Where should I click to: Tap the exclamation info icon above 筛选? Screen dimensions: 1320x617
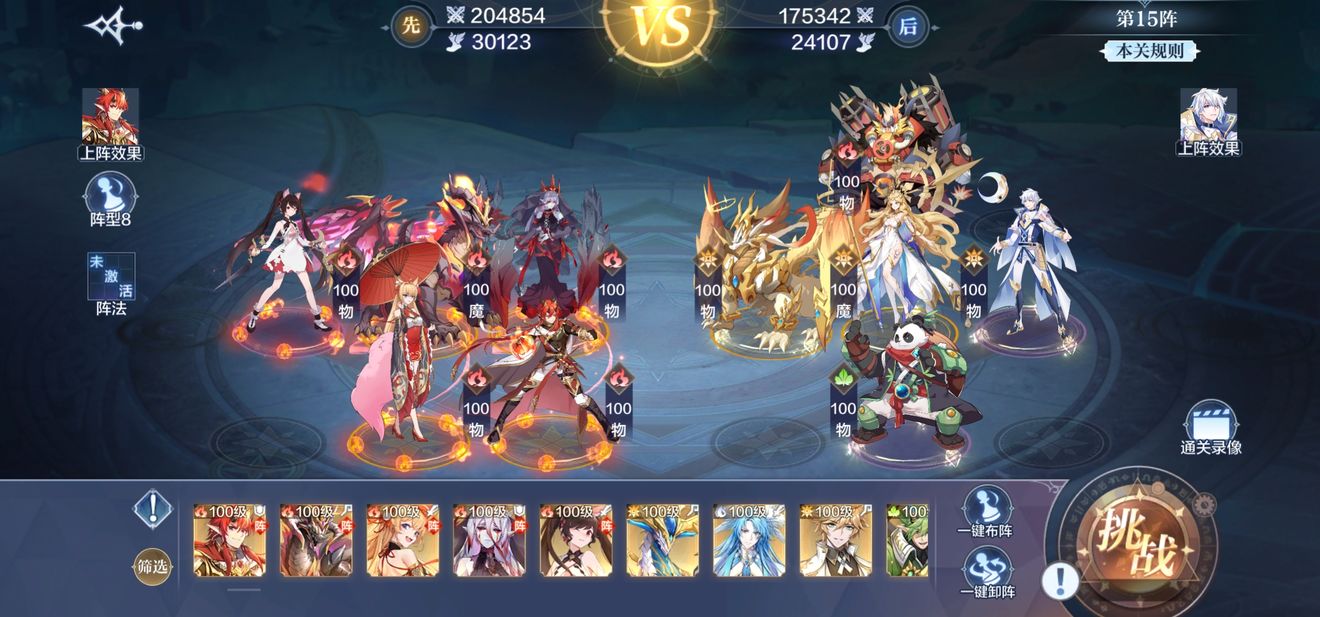point(152,509)
